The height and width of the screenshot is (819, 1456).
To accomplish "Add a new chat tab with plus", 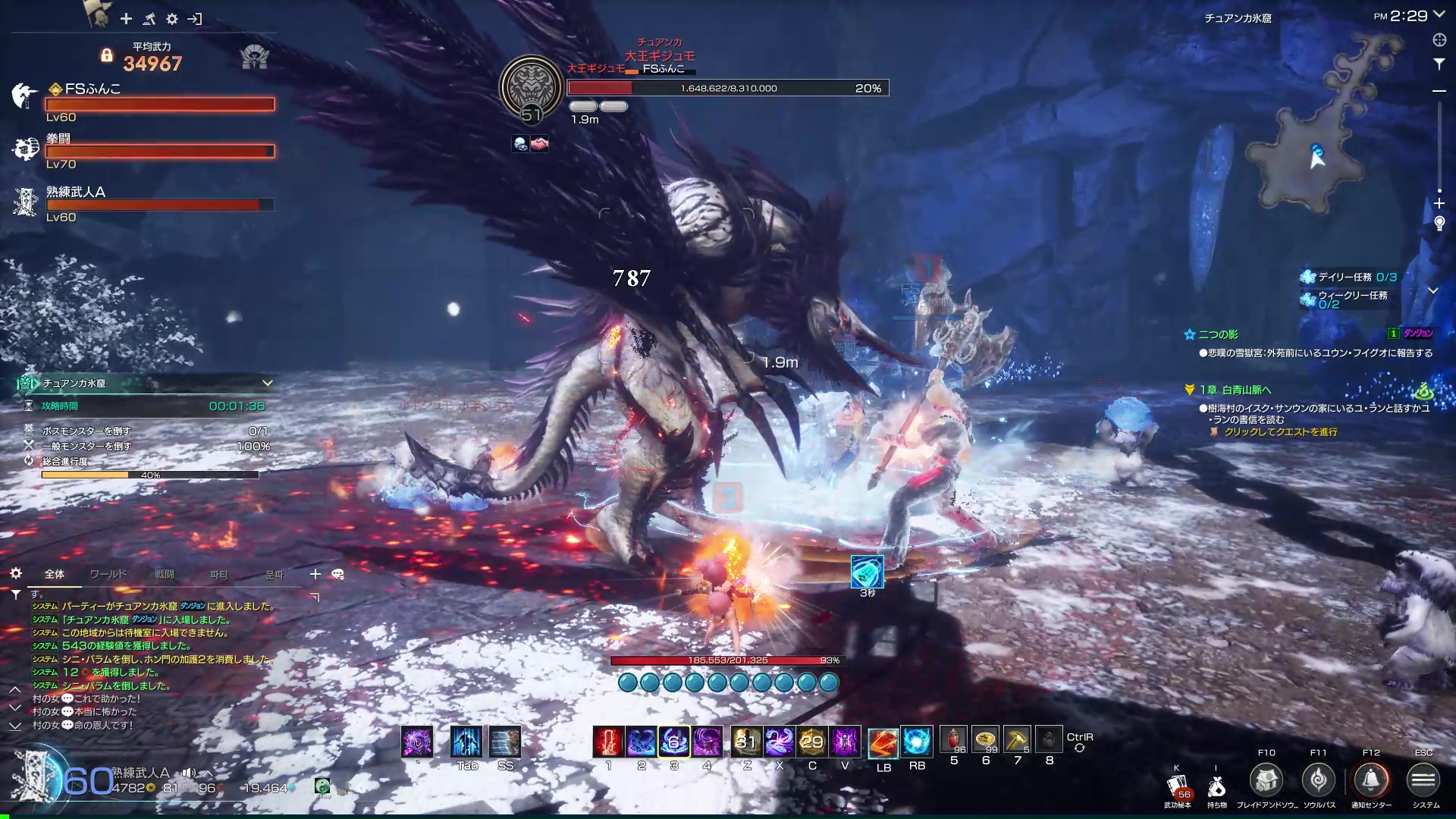I will coord(315,574).
